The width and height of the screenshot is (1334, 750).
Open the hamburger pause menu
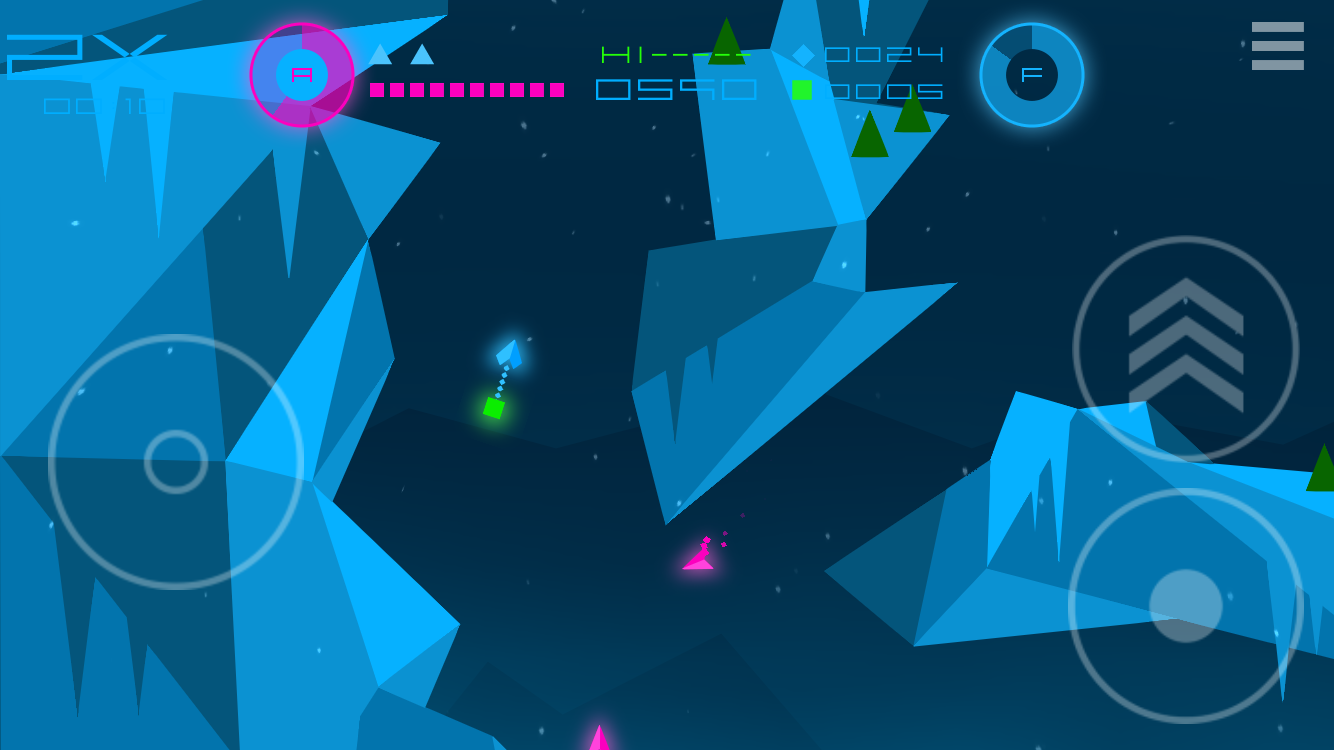coord(1277,46)
